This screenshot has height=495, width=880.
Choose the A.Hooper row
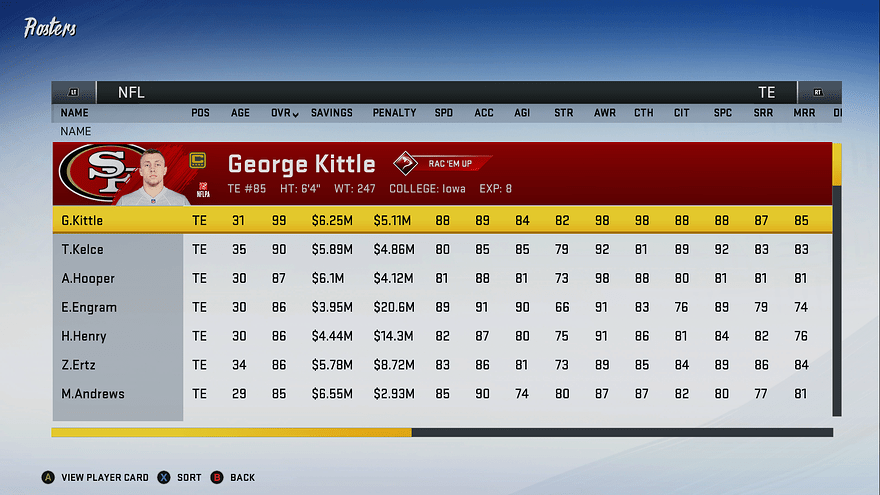point(88,278)
